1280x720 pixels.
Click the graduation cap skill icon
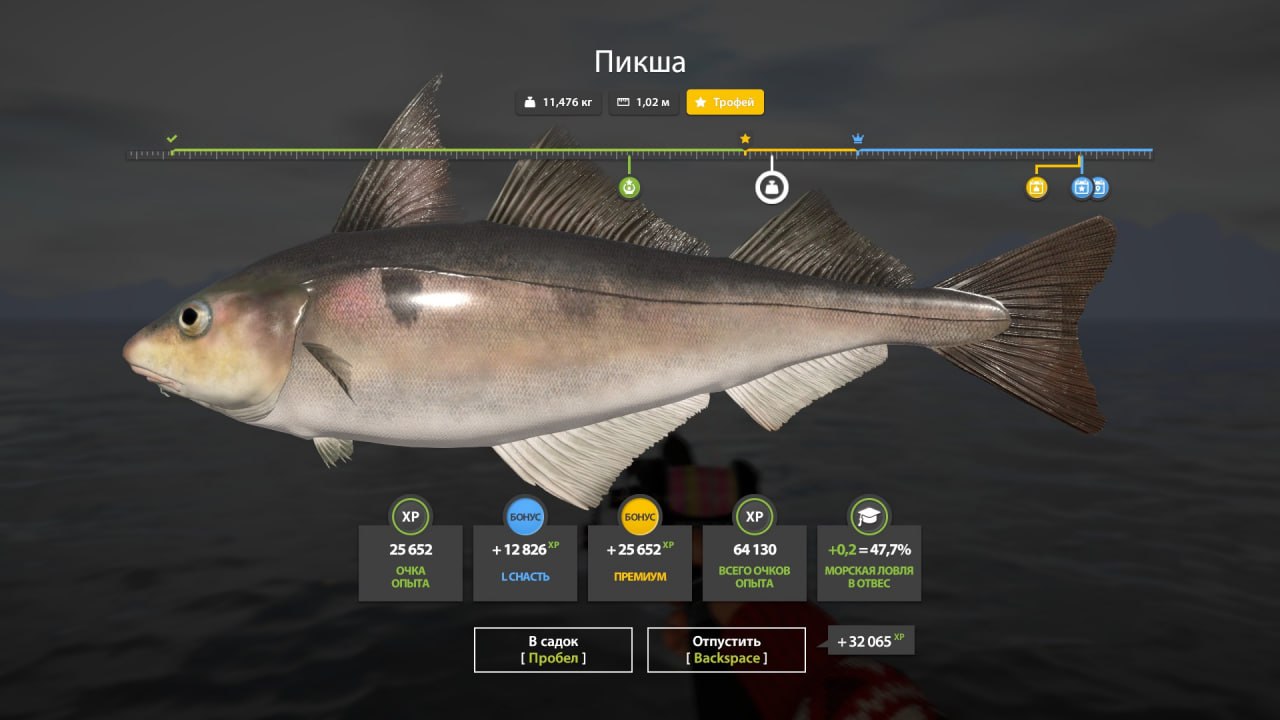coord(868,517)
